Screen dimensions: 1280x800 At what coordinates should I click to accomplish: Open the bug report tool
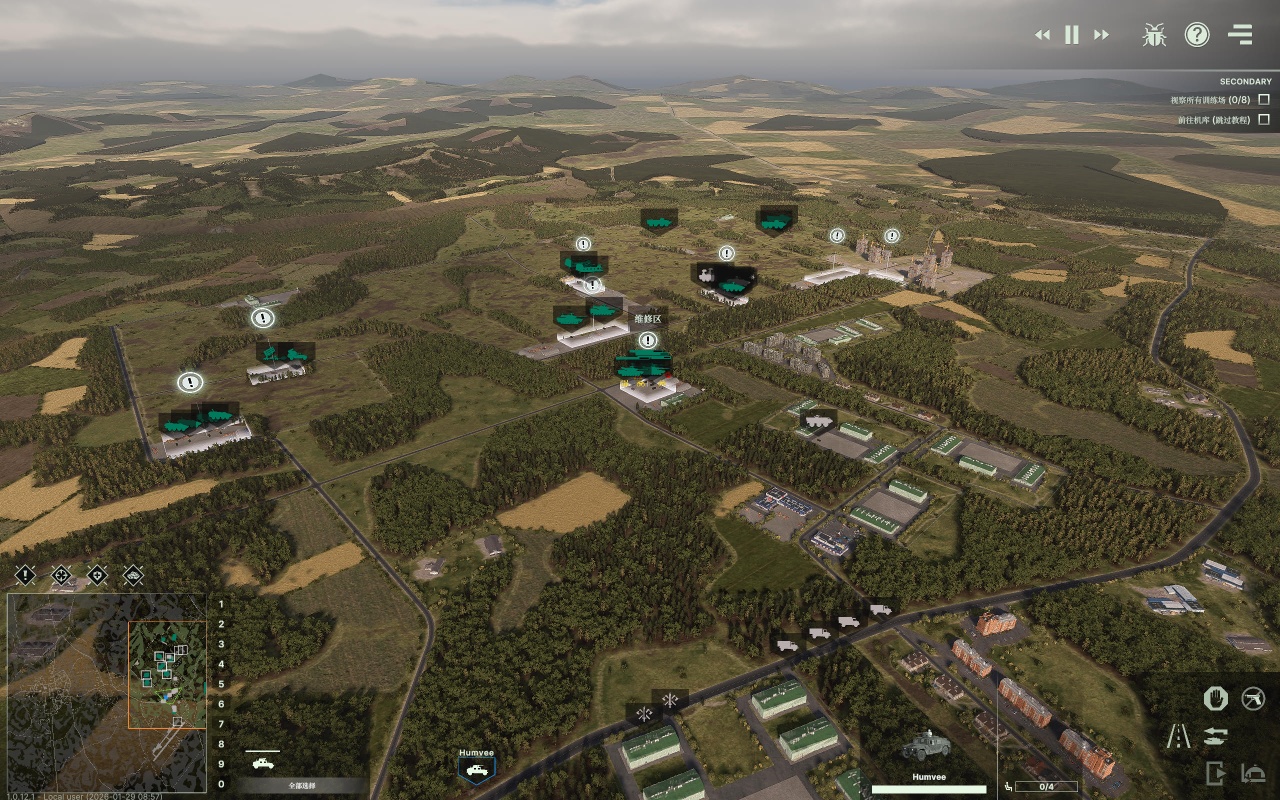pos(1154,34)
